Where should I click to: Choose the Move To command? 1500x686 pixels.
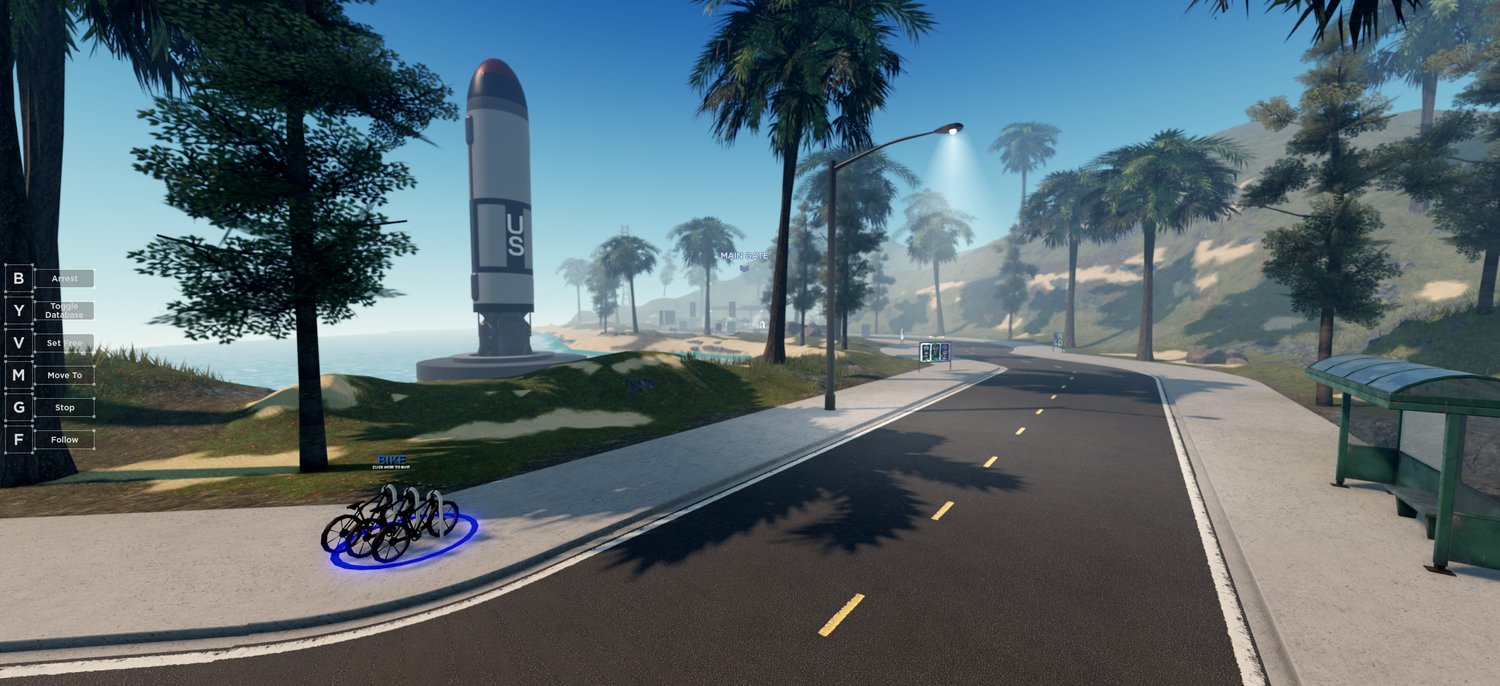pos(64,375)
